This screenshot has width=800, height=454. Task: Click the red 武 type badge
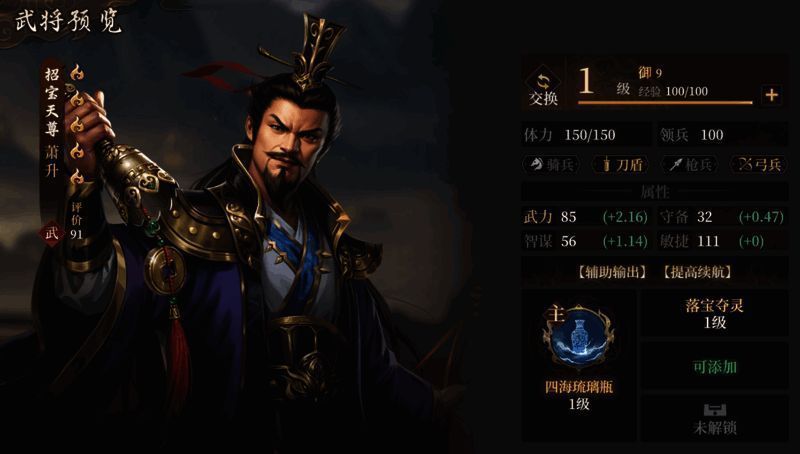(52, 233)
